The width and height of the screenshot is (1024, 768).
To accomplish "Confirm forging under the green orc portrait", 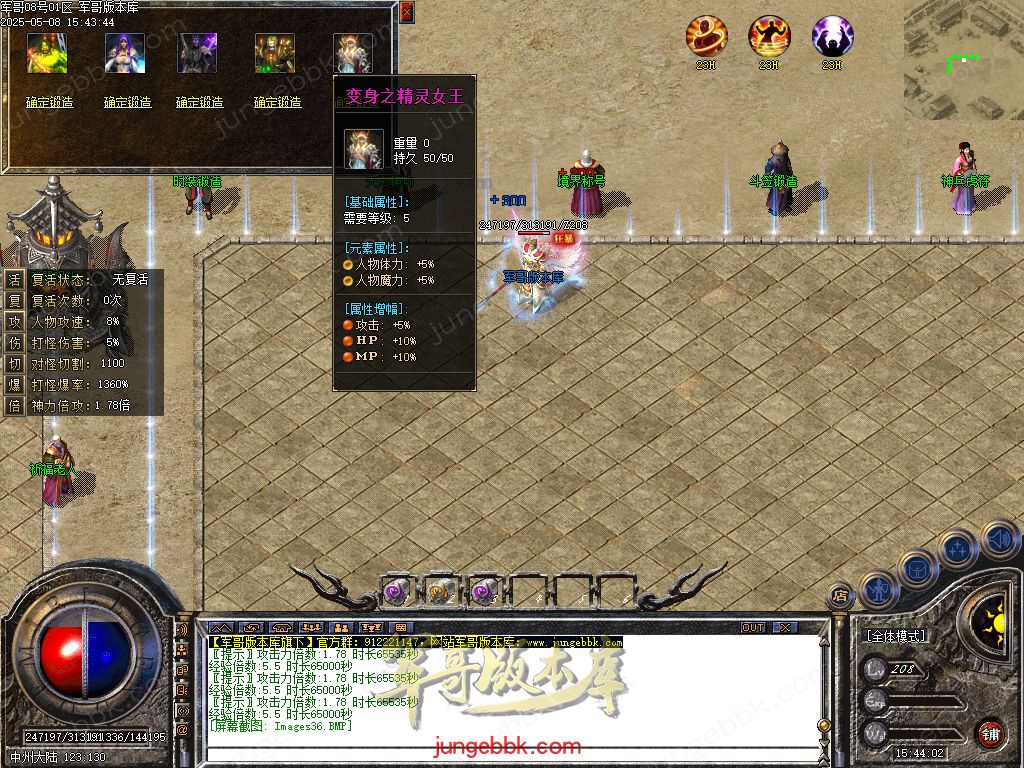I will (50, 102).
